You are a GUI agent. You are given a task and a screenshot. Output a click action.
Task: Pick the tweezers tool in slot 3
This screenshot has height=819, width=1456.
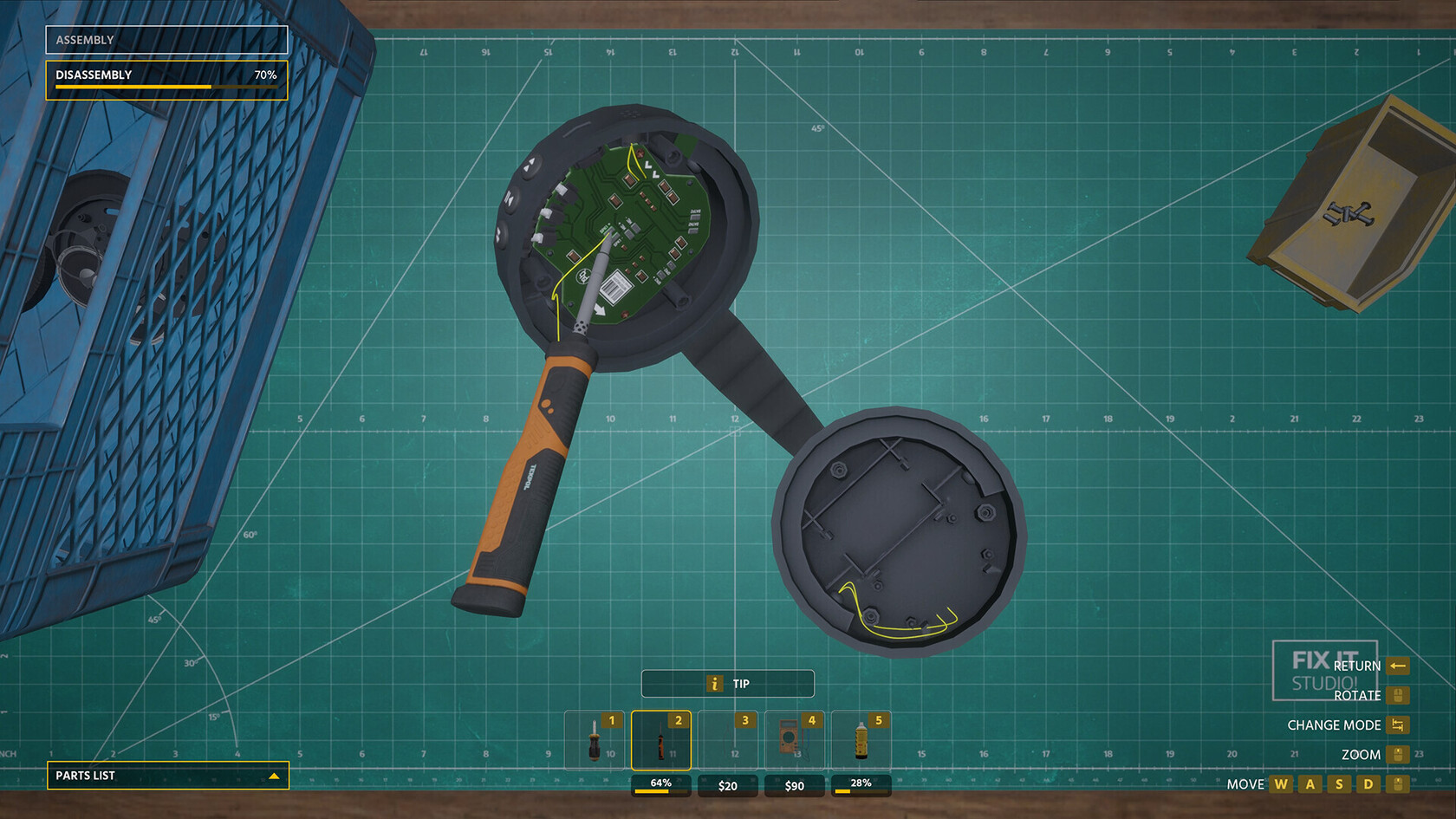[728, 741]
